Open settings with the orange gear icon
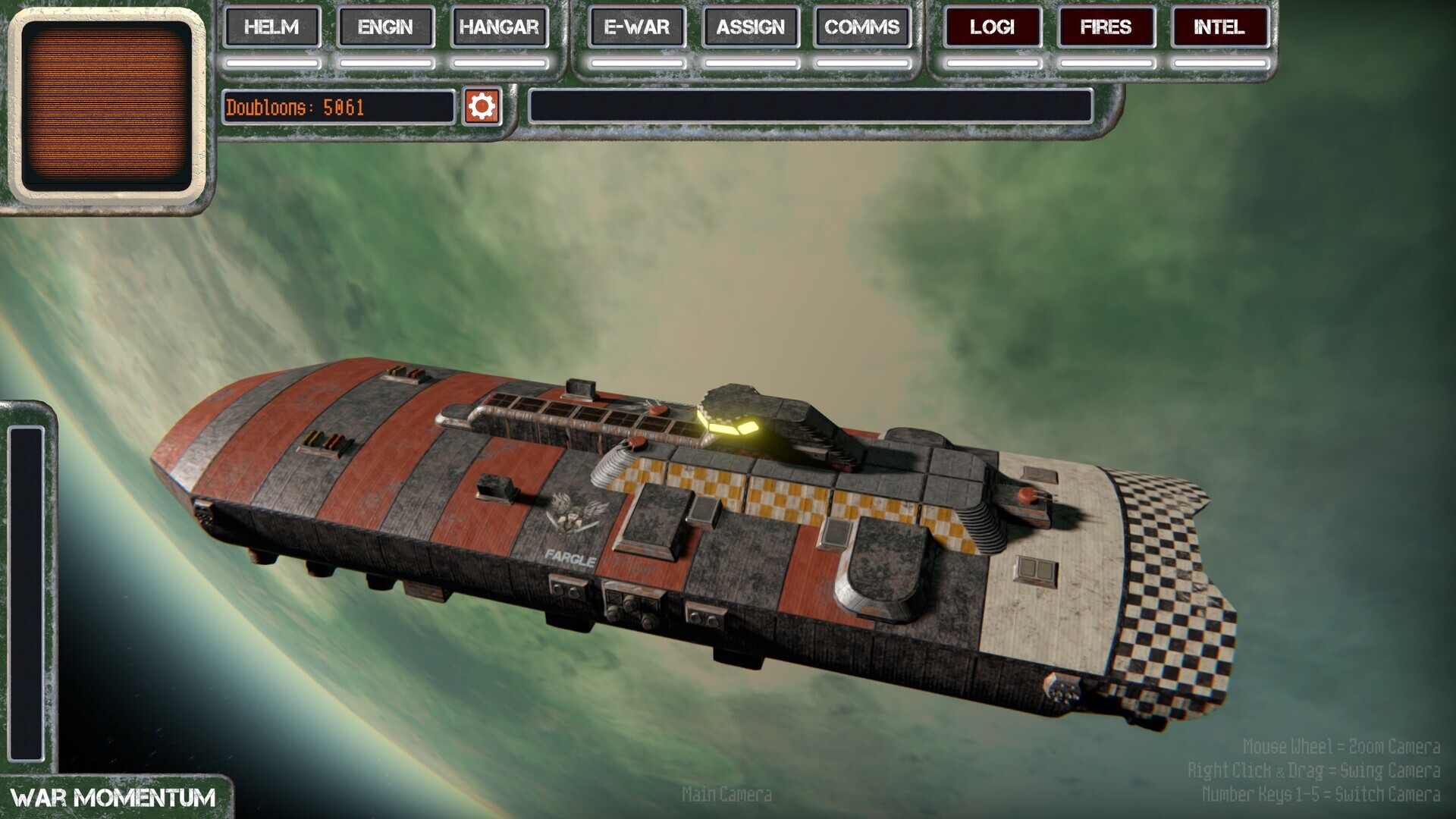The height and width of the screenshot is (819, 1456). click(x=482, y=106)
